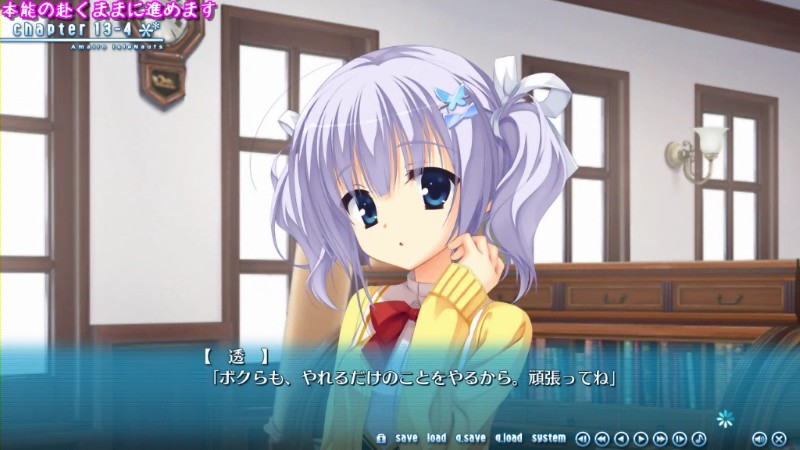Click the play (auto mode) button

pyautogui.click(x=641, y=438)
